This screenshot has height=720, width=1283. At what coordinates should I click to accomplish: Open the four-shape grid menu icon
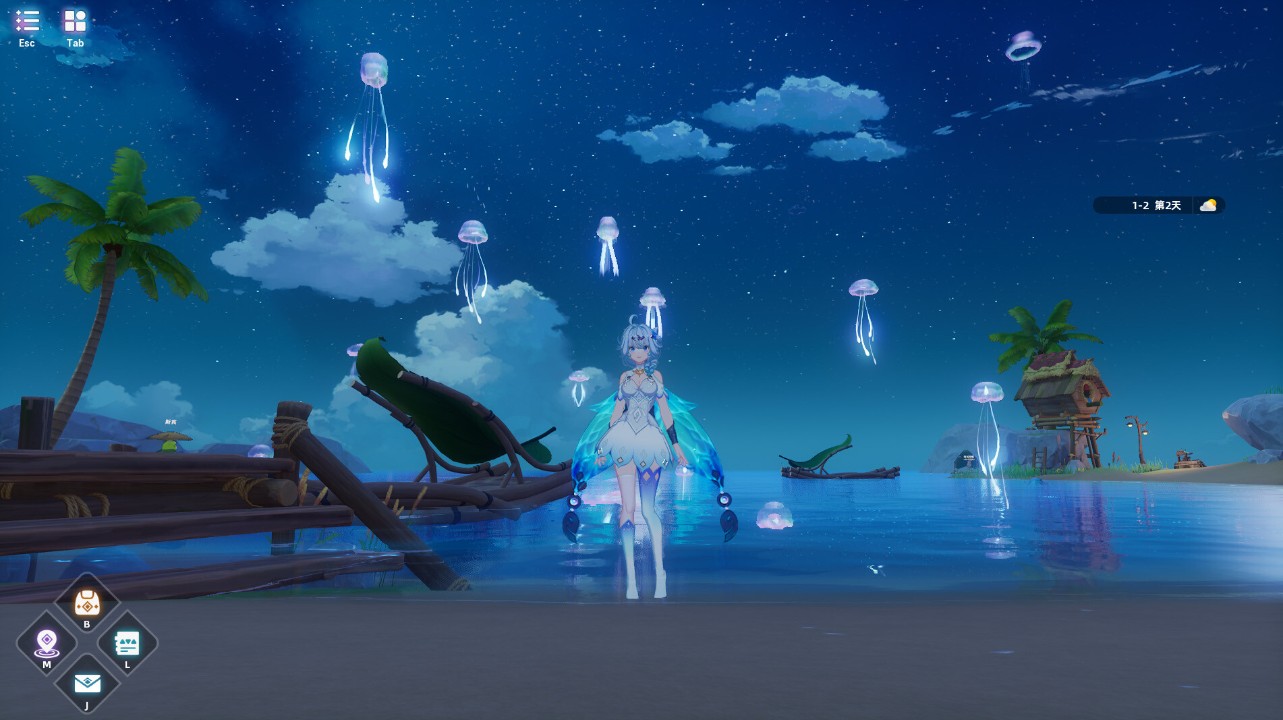click(75, 21)
